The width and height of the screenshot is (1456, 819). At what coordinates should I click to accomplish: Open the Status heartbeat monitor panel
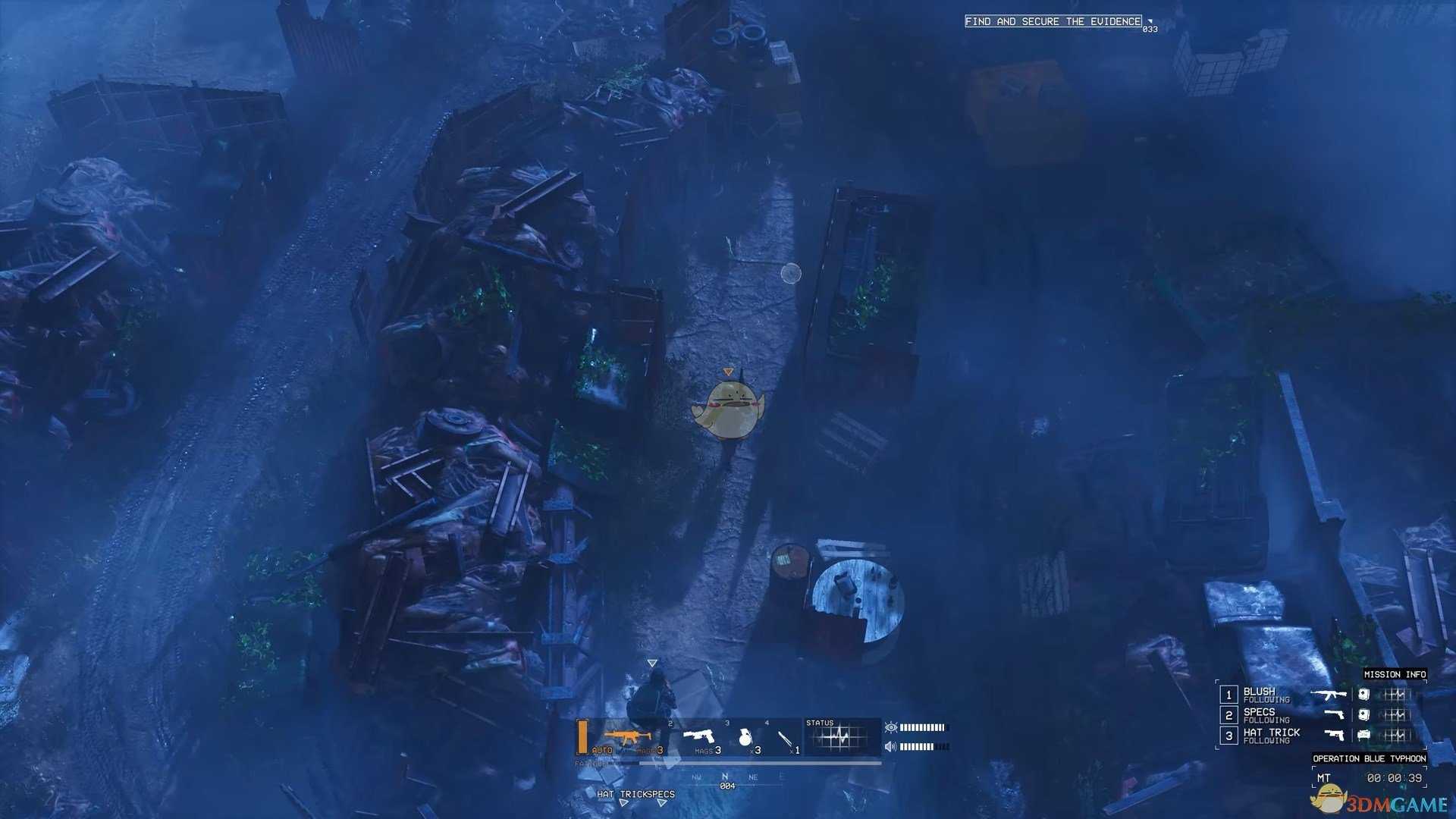point(839,736)
